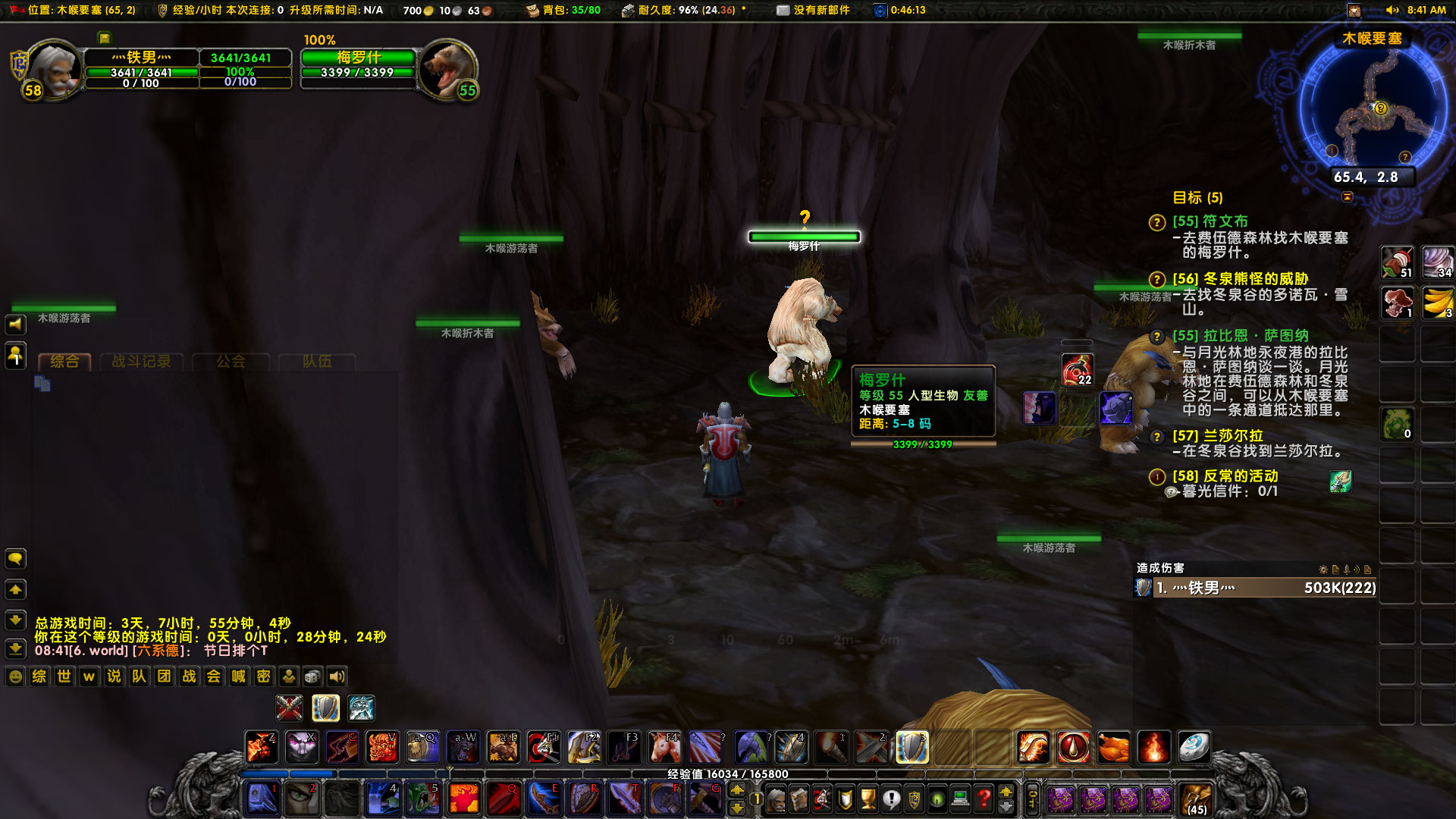The height and width of the screenshot is (819, 1456).
Task: Open quest log via exclamation bubble icon
Action: click(x=891, y=799)
